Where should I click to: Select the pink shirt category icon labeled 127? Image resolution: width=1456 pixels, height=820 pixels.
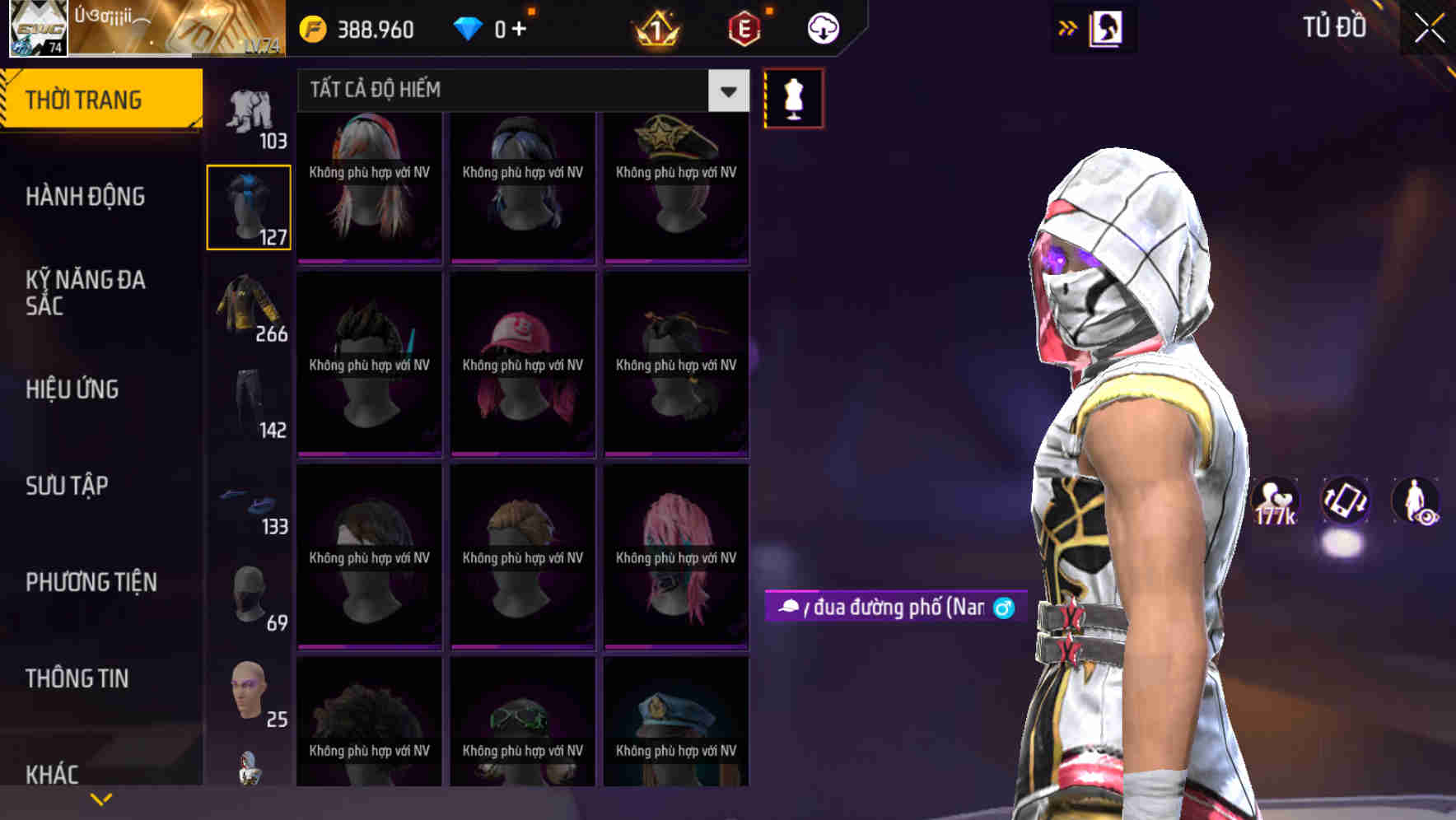pos(249,206)
